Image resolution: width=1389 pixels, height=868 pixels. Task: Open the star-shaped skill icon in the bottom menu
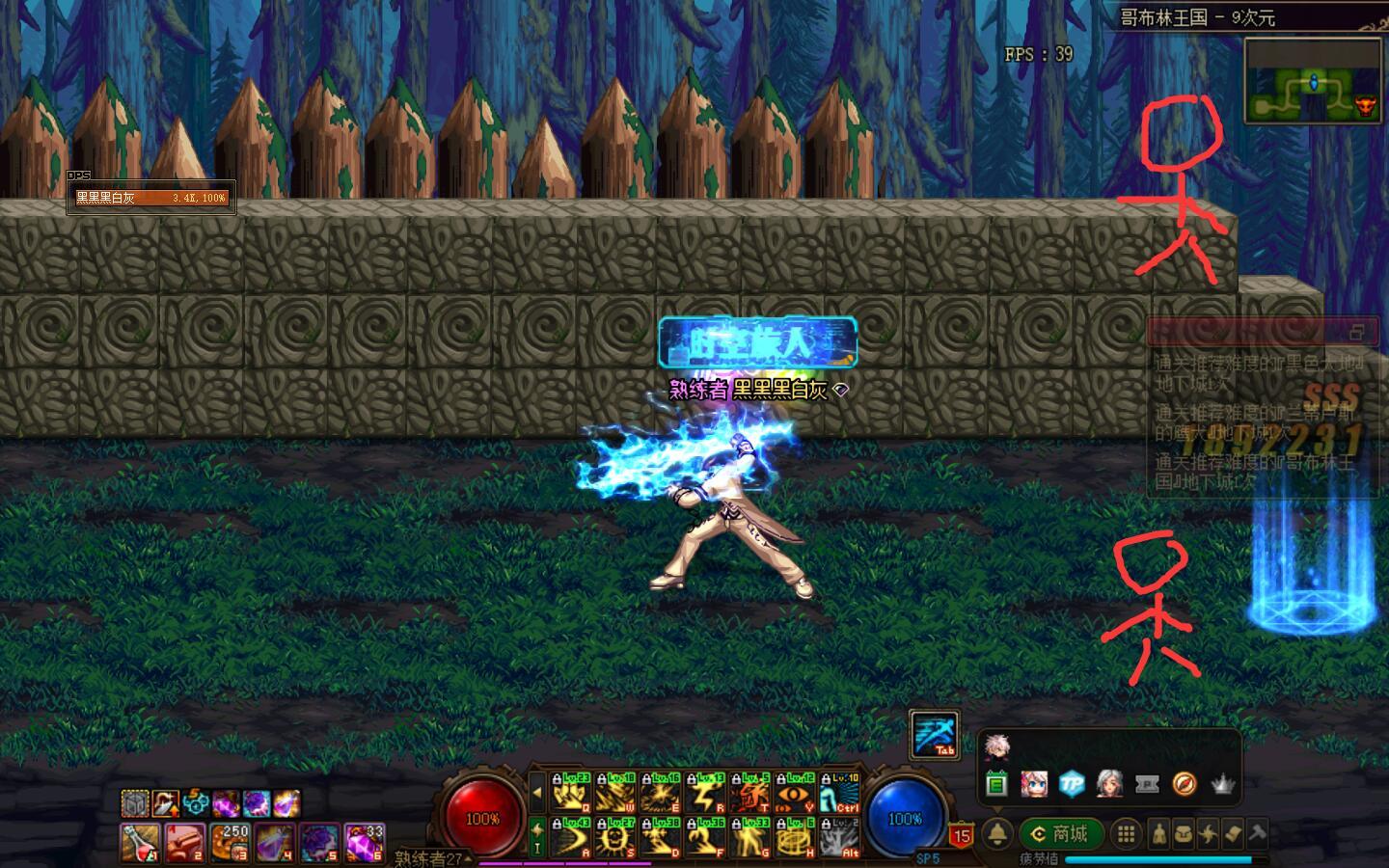tap(1210, 834)
